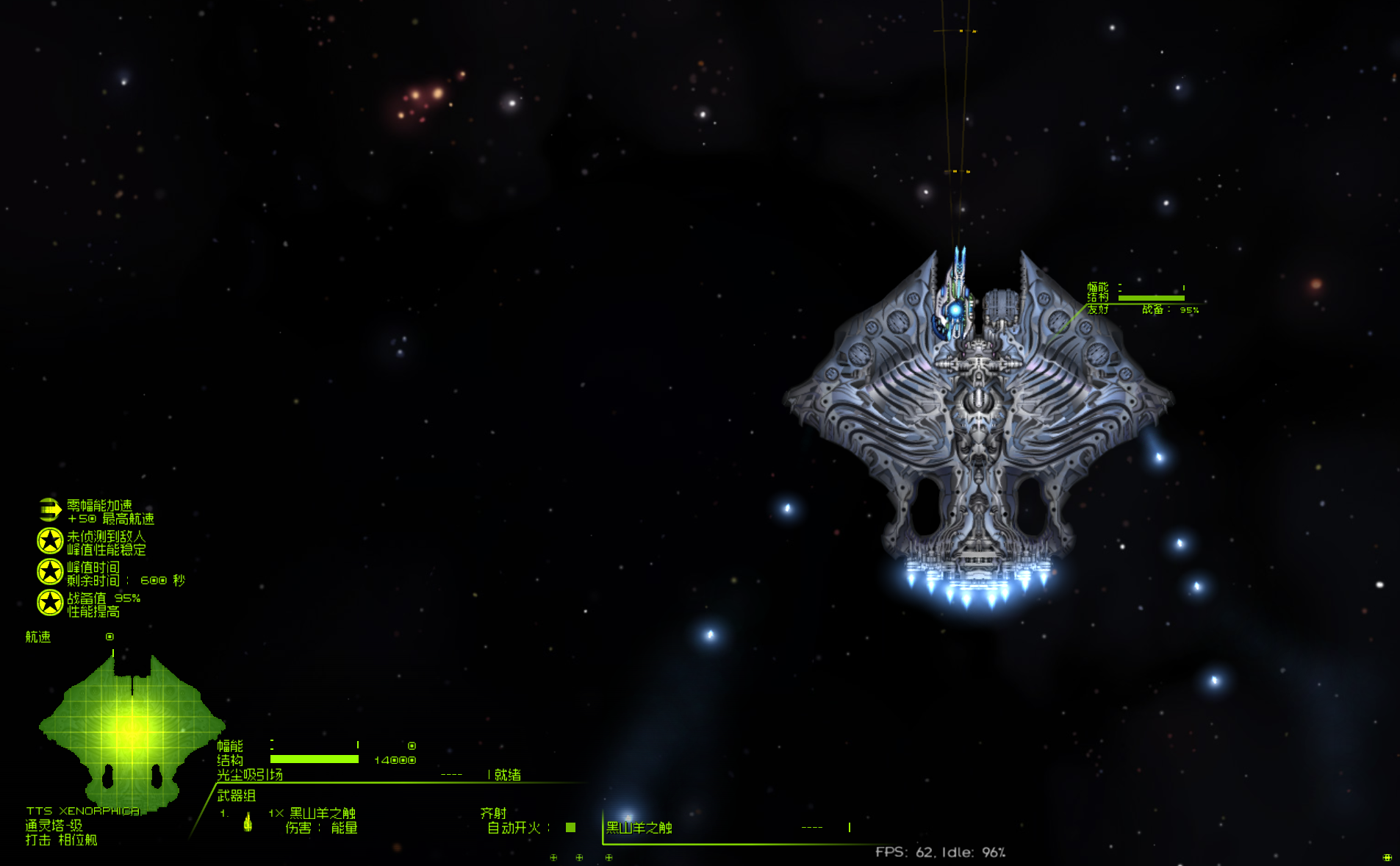The image size is (1400, 866).
Task: Click the 零幅能加速 arrow status icon
Action: [x=49, y=509]
